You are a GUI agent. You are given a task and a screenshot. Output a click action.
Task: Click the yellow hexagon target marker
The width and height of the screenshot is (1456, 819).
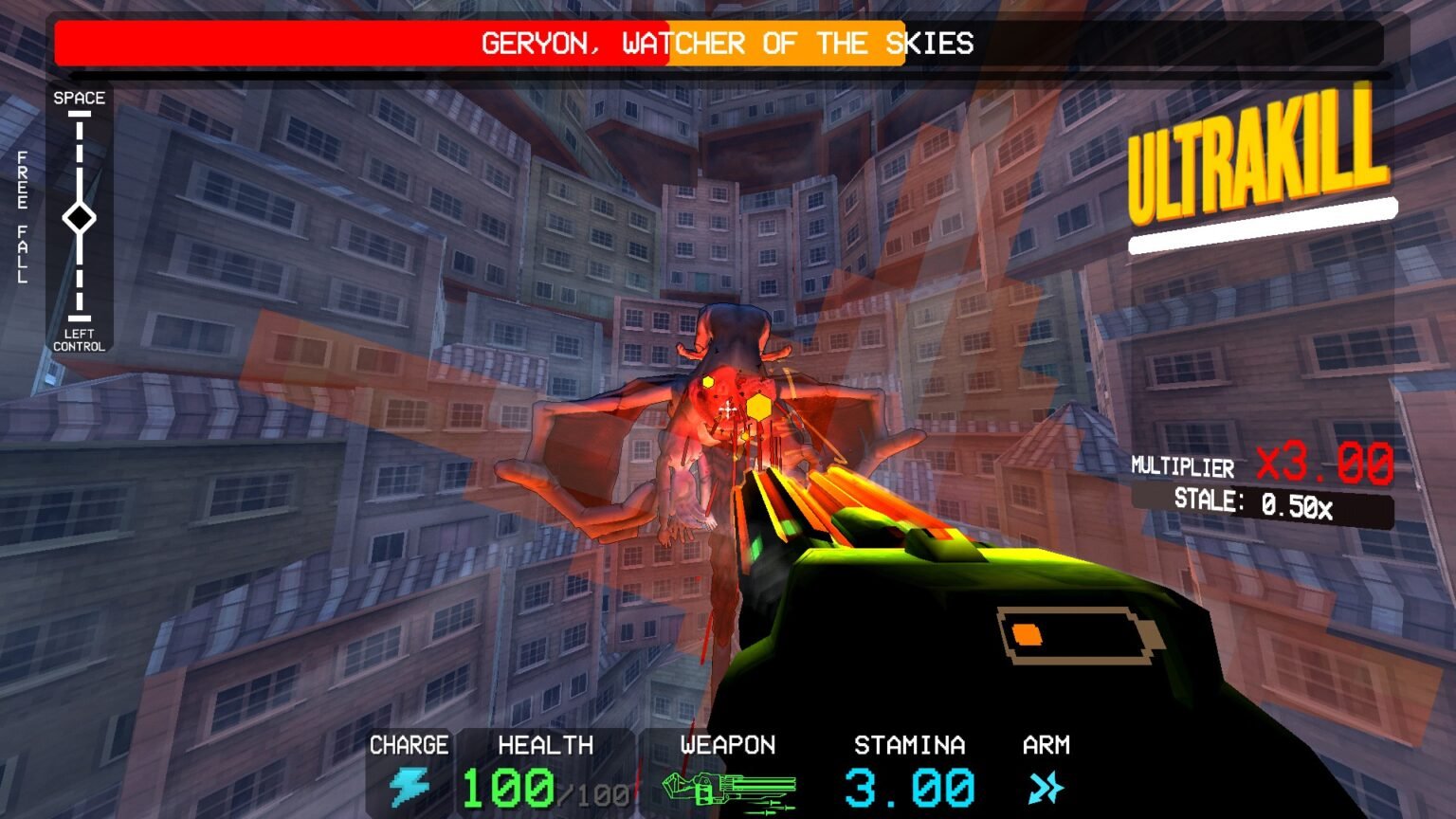pyautogui.click(x=758, y=406)
